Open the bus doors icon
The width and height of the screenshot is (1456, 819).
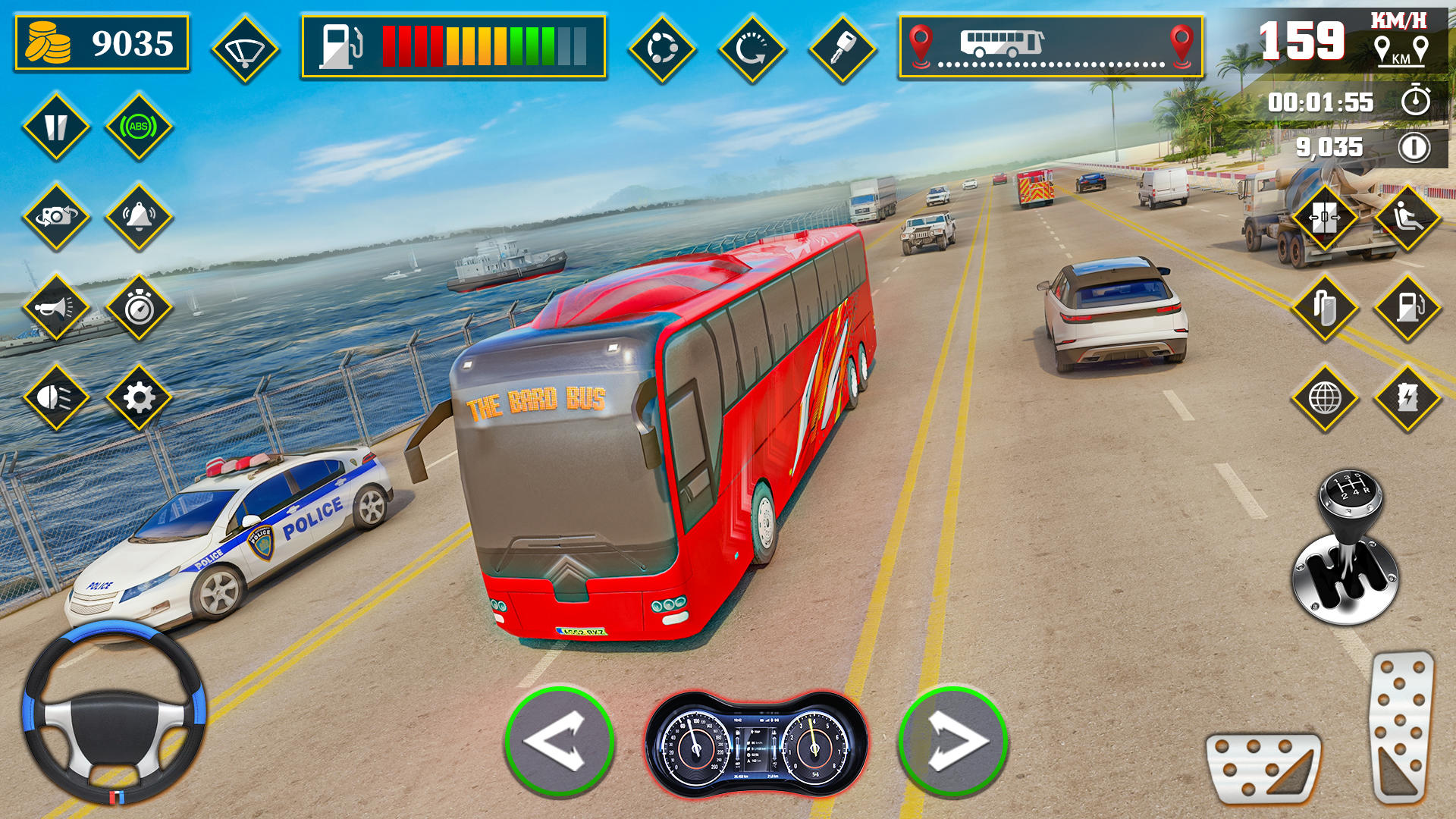[x=1324, y=218]
